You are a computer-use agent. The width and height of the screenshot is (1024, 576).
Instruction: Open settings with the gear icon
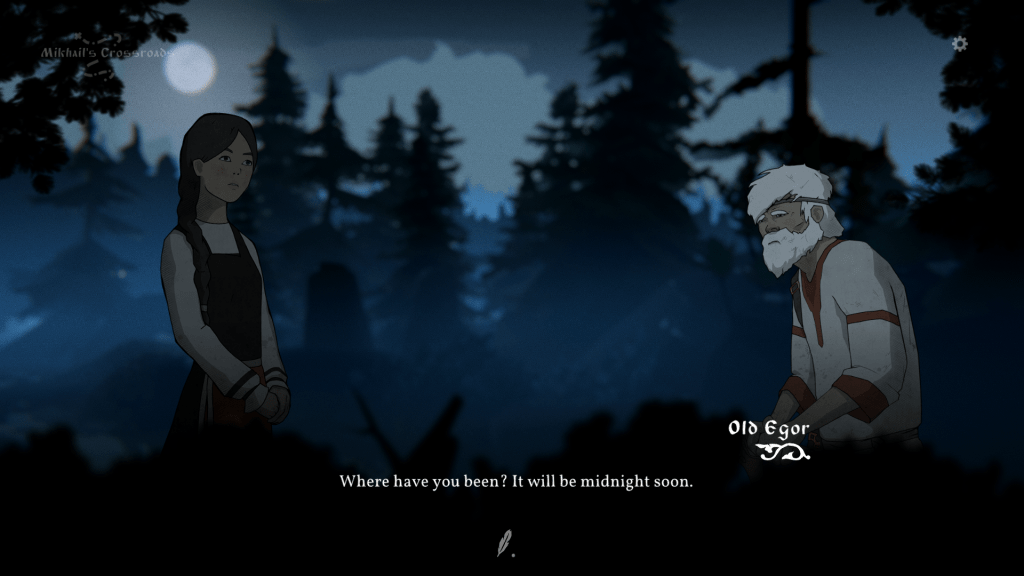pos(959,44)
